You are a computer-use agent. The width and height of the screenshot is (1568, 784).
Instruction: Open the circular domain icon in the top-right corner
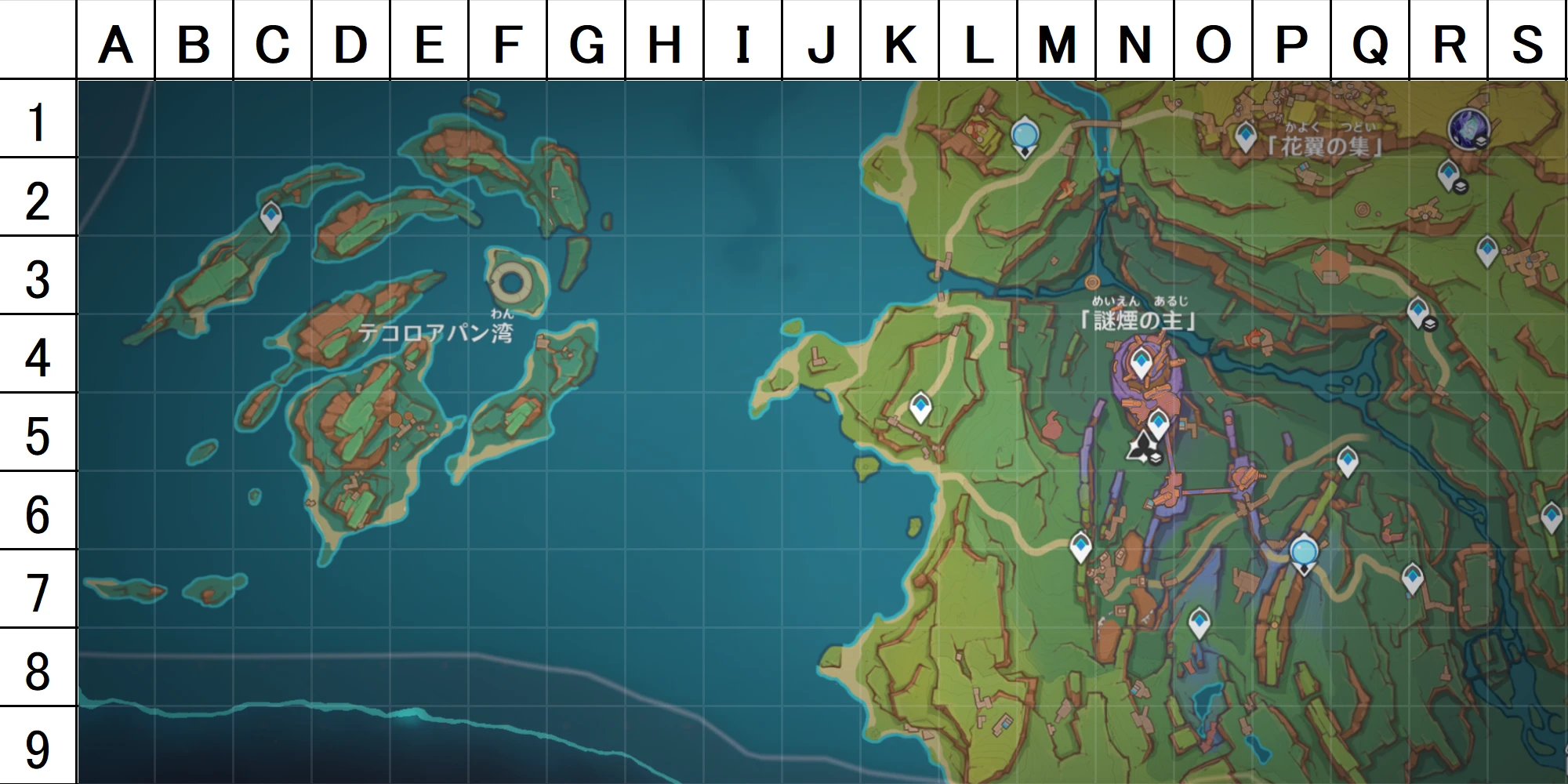point(1468,128)
